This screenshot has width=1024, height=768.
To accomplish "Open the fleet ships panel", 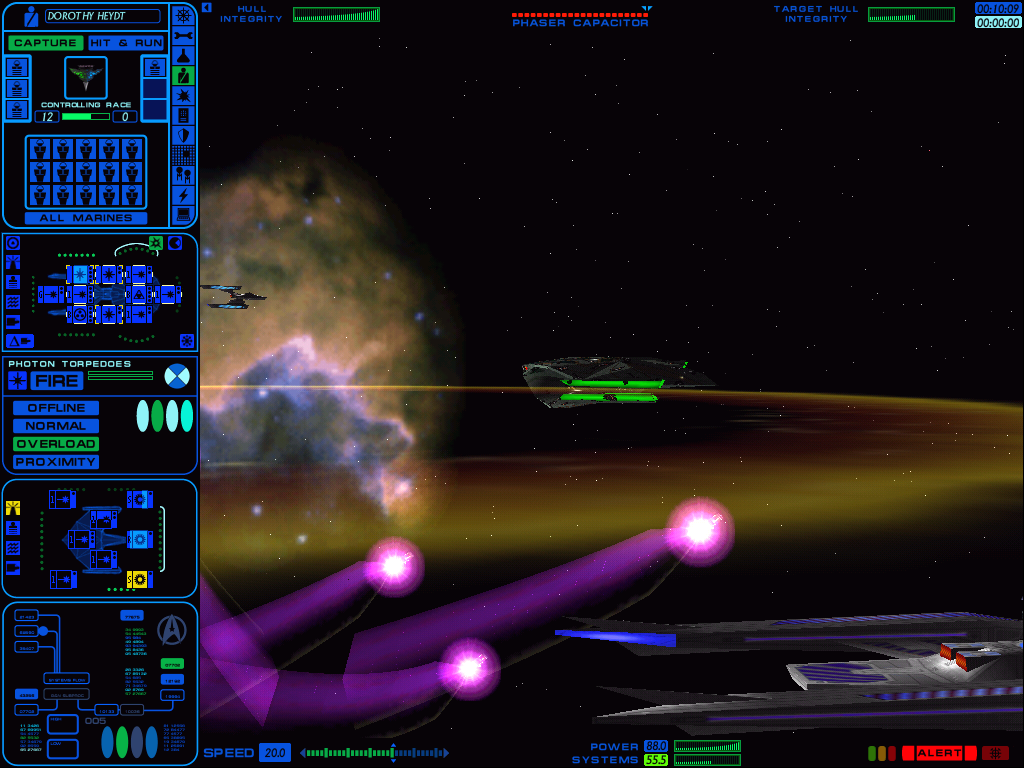I will (183, 175).
